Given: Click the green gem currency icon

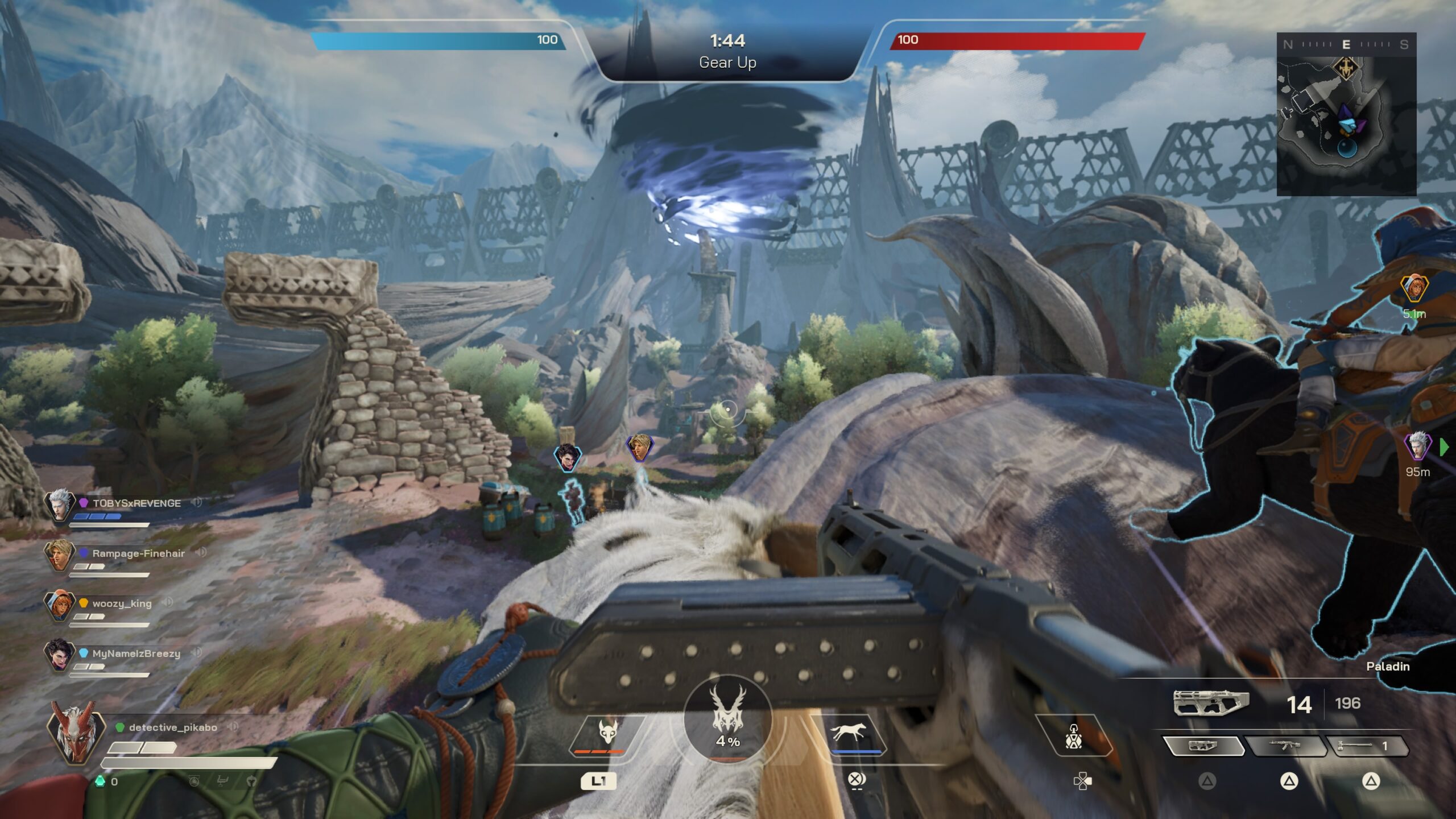Looking at the screenshot, I should (x=100, y=781).
